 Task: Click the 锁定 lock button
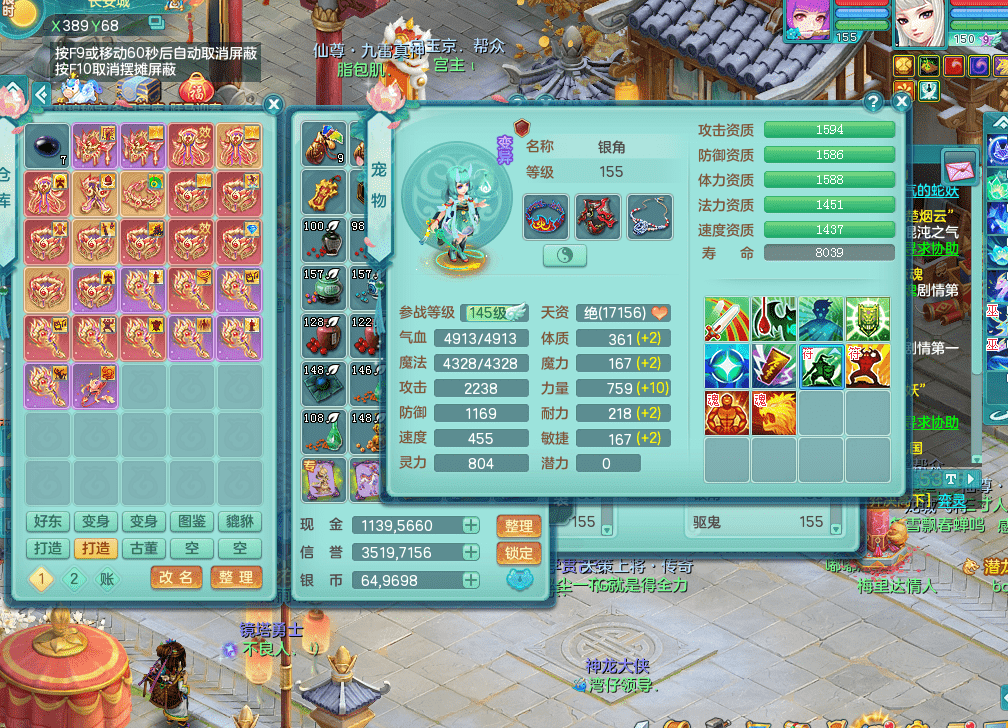518,553
